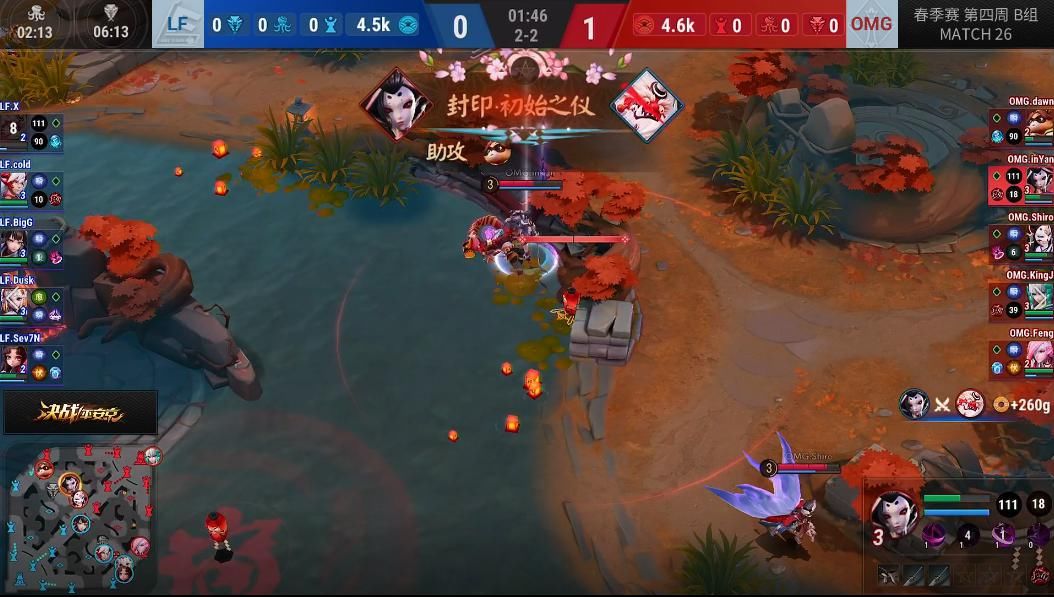This screenshot has width=1054, height=597.
Task: Select LF.X's player card
Action: point(31,129)
